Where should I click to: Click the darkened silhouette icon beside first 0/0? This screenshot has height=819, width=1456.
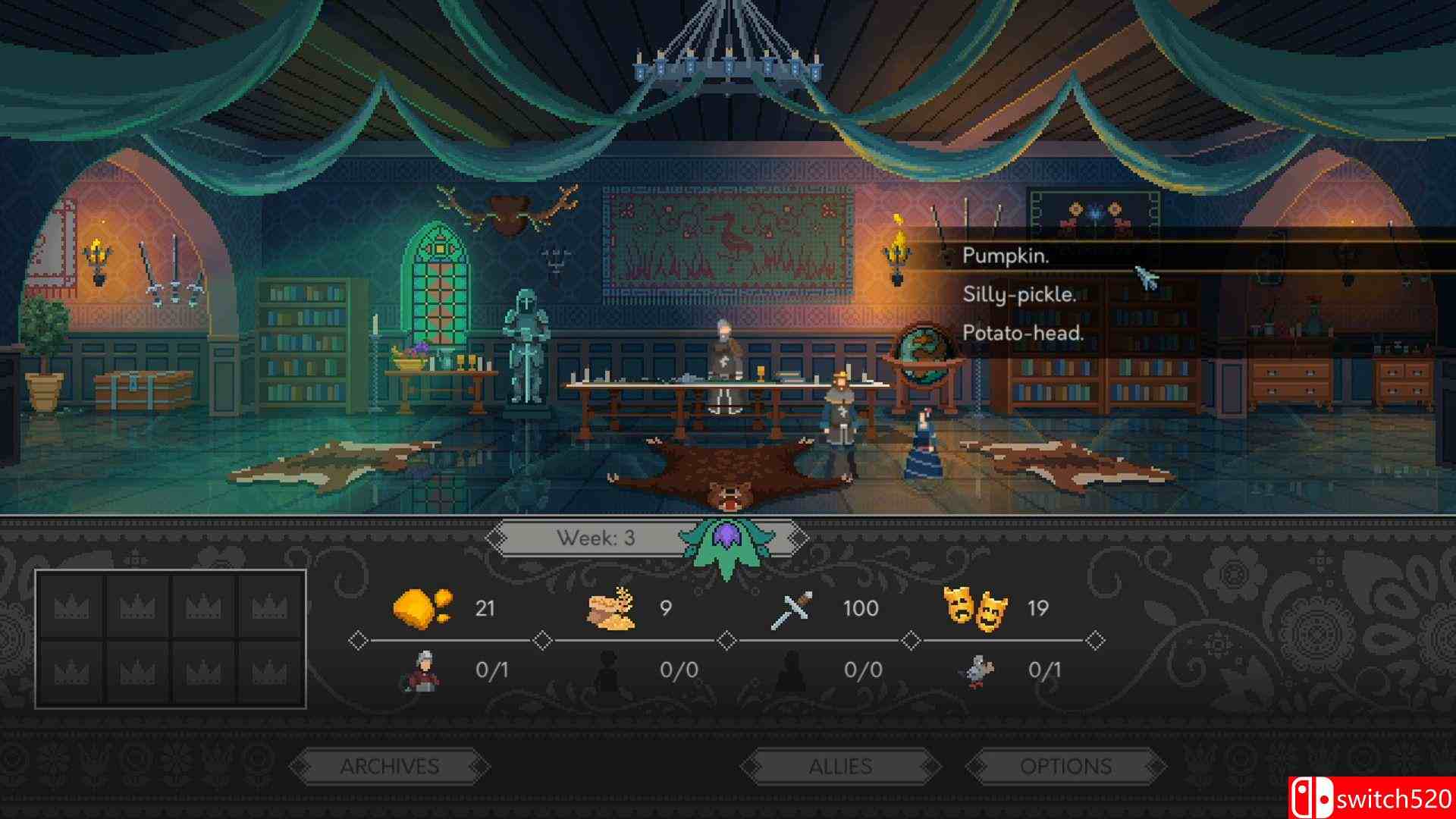(610, 672)
